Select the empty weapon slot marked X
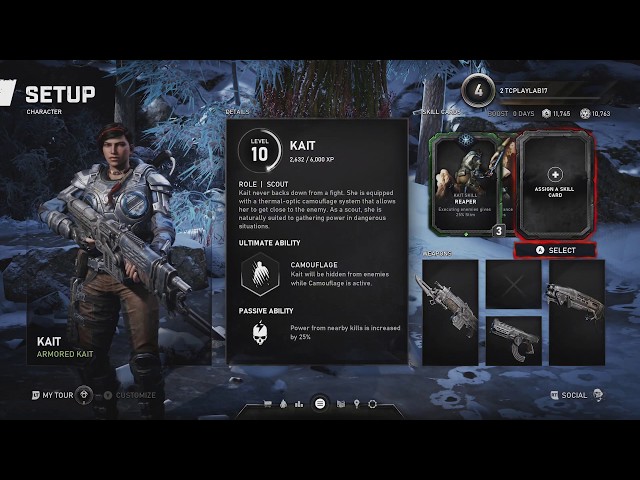Viewport: 640px width, 480px height. [513, 284]
